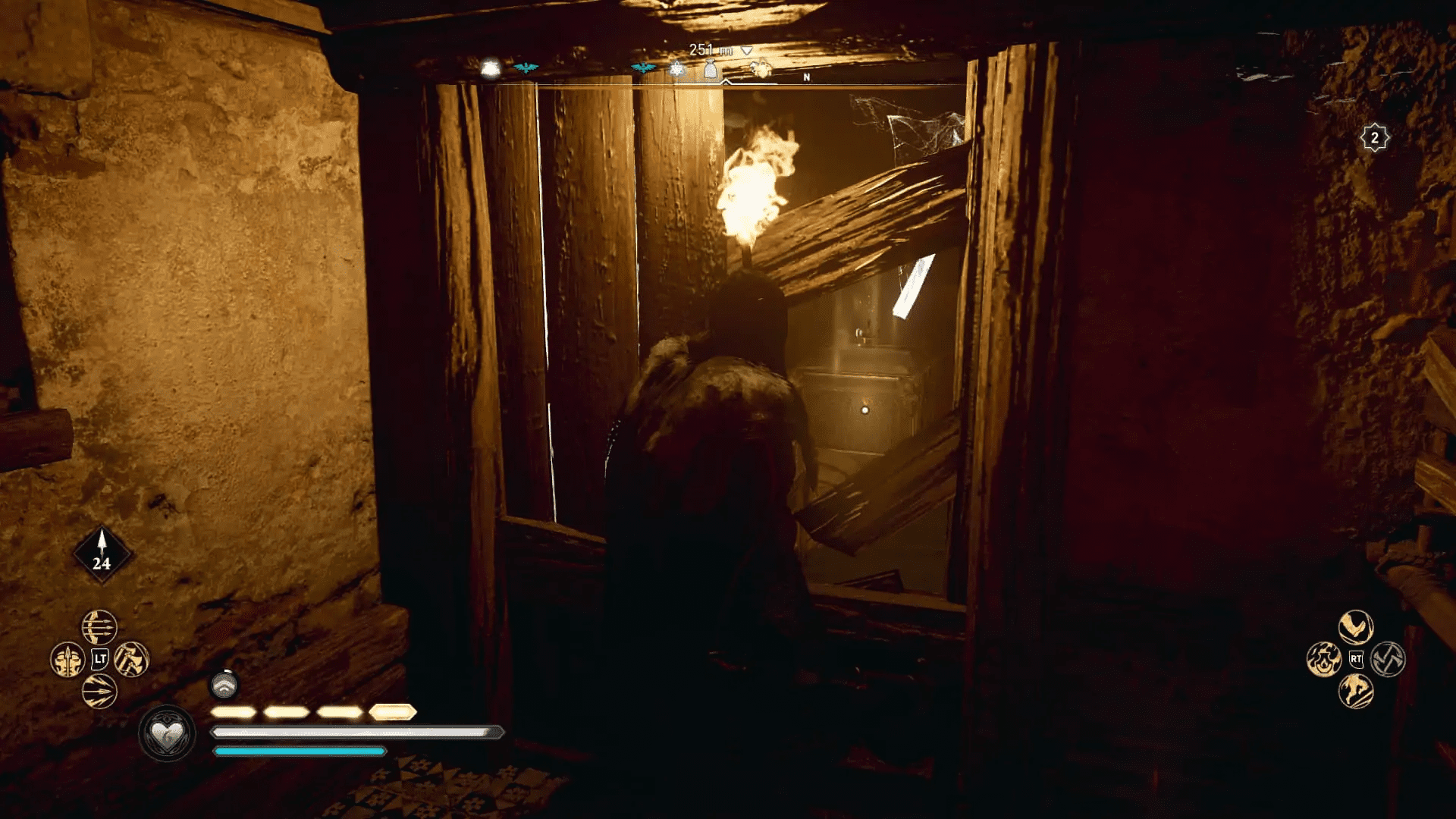
Task: Expand the objective distance marker chevron
Action: point(747,49)
